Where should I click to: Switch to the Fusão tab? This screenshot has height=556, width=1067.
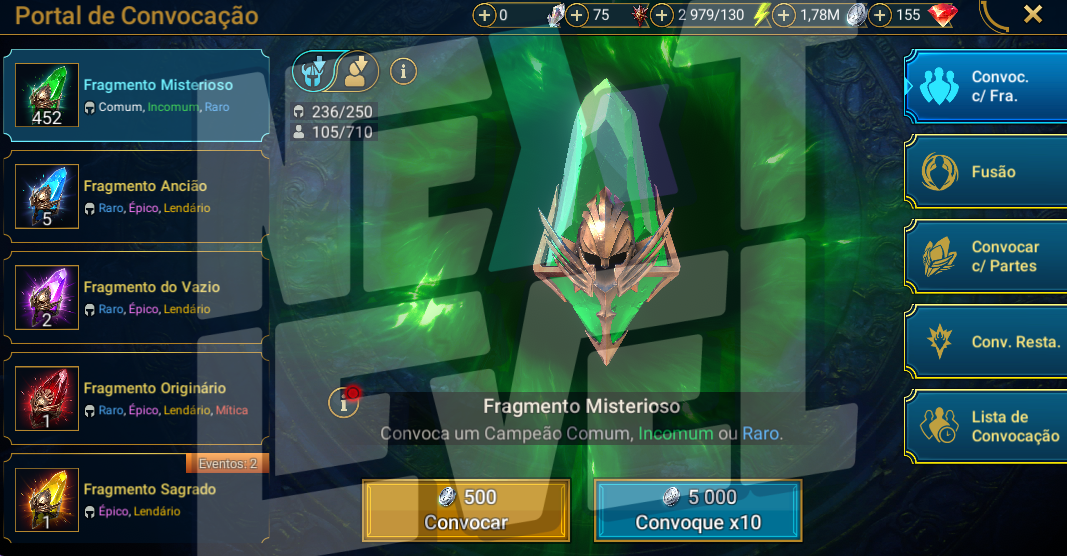tap(986, 172)
